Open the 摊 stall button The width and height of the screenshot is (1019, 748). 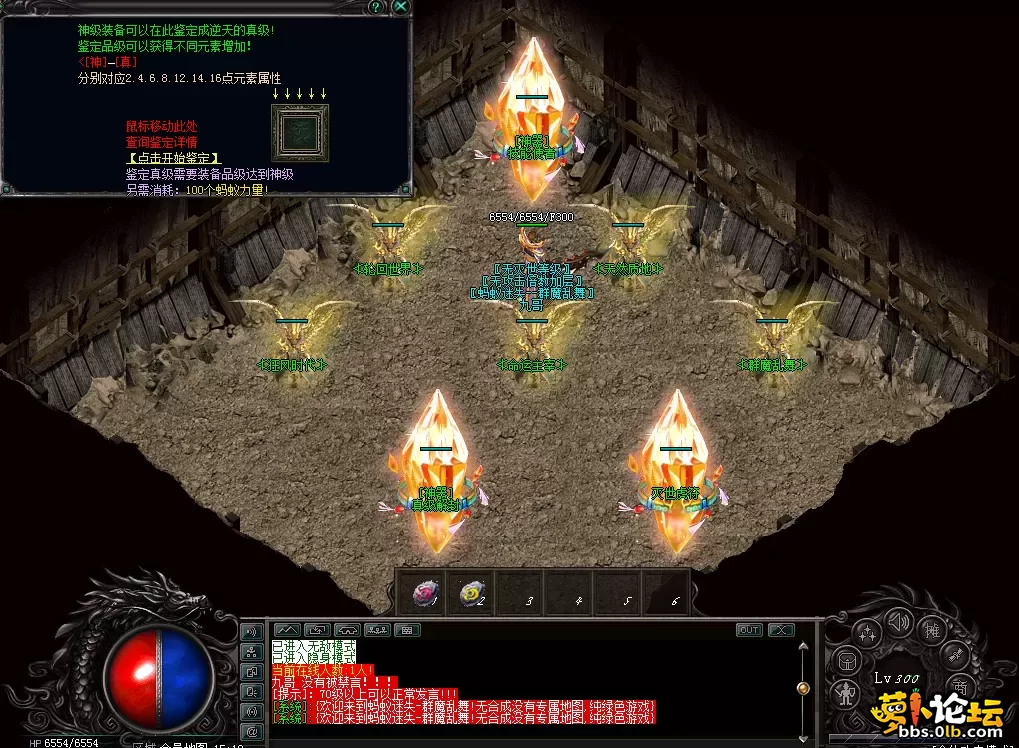click(932, 630)
